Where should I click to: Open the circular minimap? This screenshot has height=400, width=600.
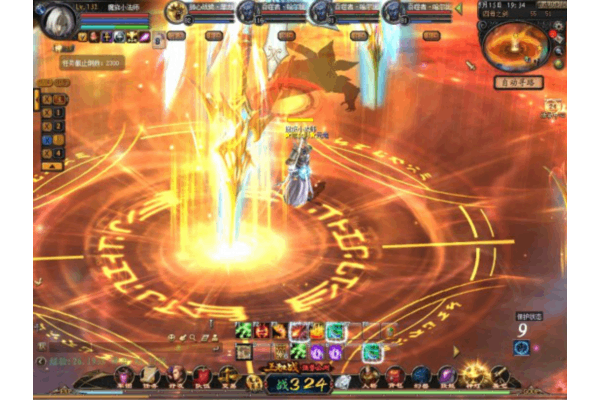pos(516,46)
